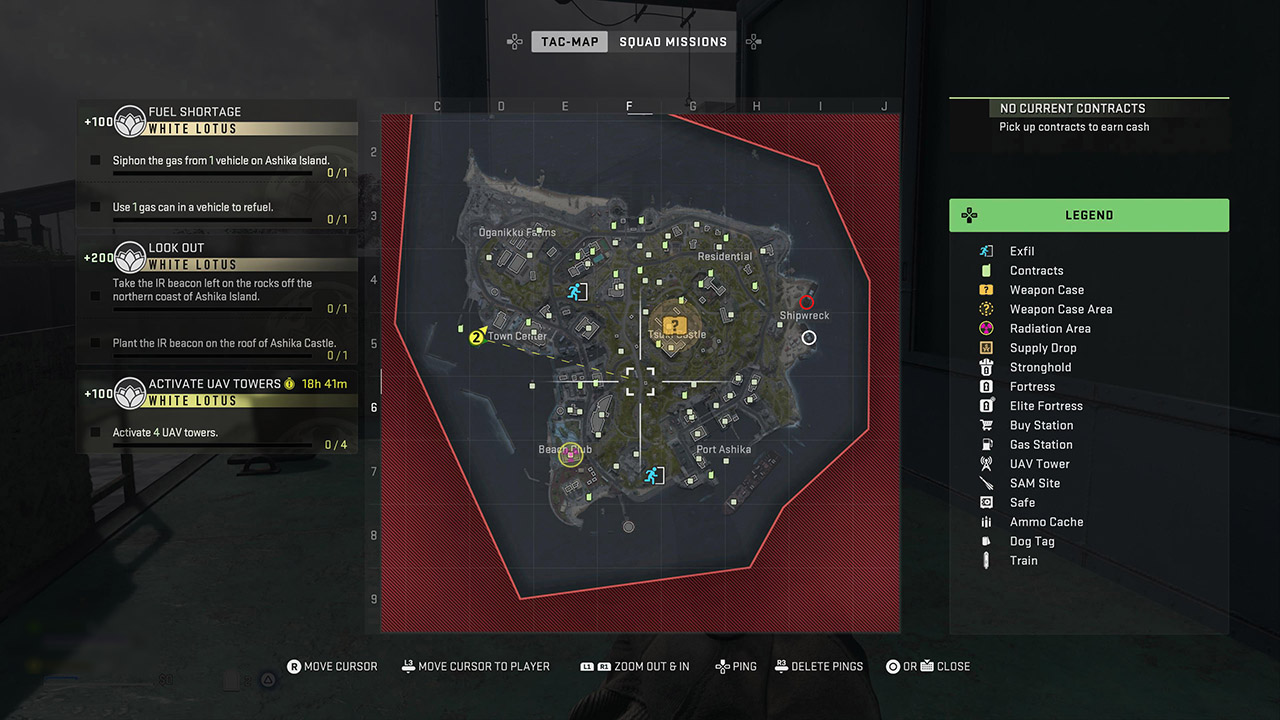This screenshot has width=1280, height=720.
Task: Click the Ping button on the bottom bar
Action: click(x=736, y=666)
